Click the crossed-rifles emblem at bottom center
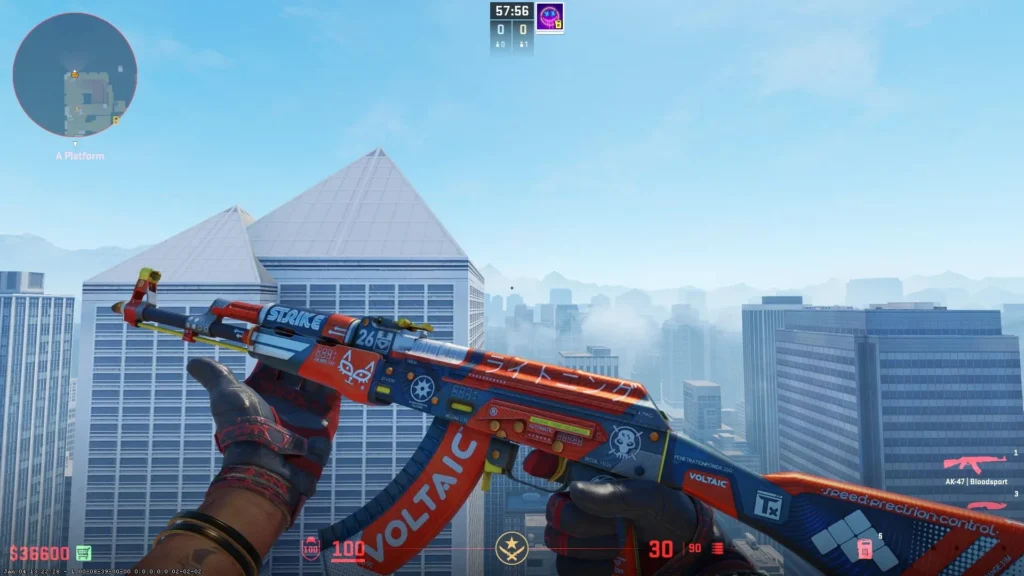Image resolution: width=1024 pixels, height=576 pixels. click(511, 547)
